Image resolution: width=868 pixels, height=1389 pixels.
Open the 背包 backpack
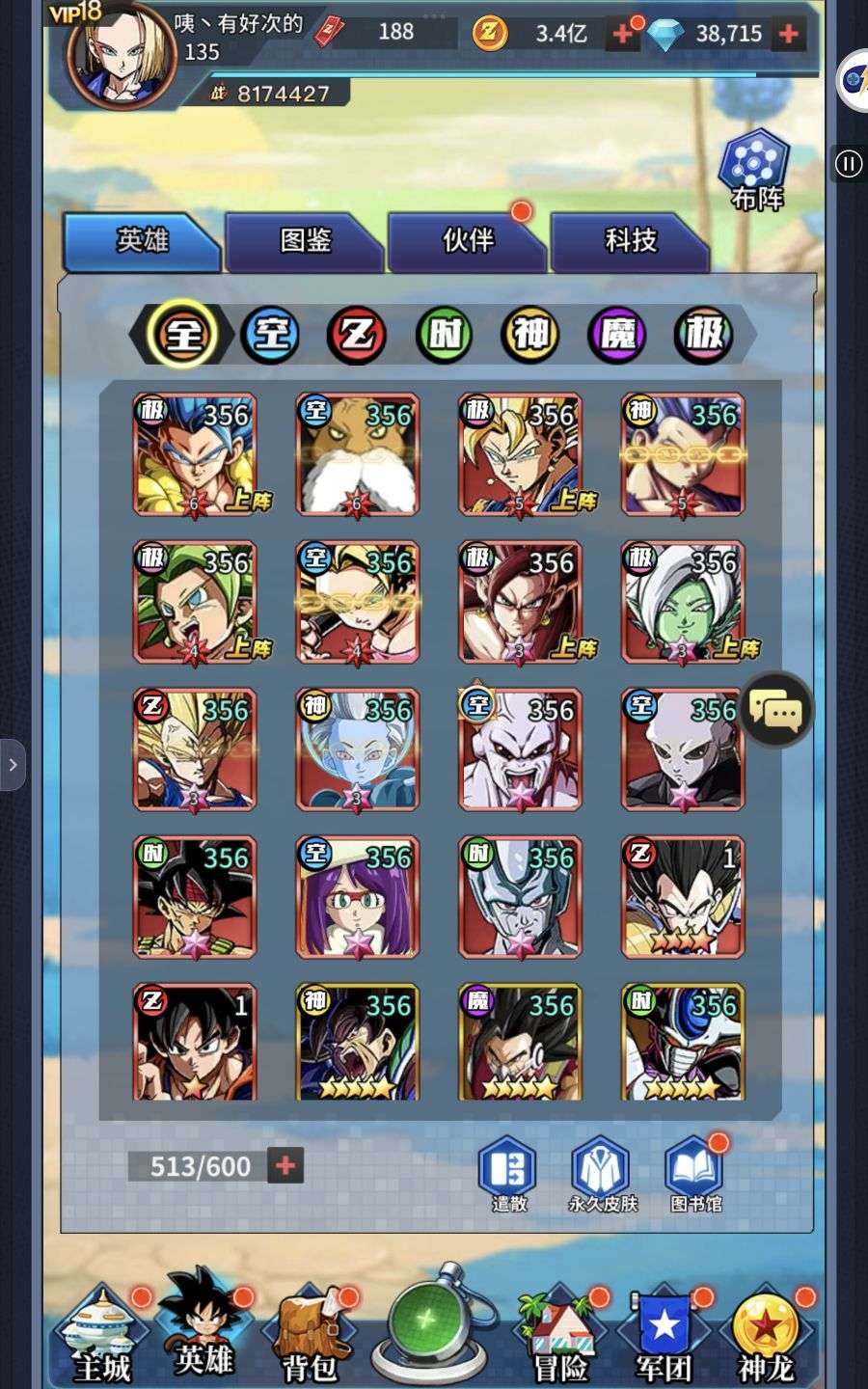[x=309, y=1336]
